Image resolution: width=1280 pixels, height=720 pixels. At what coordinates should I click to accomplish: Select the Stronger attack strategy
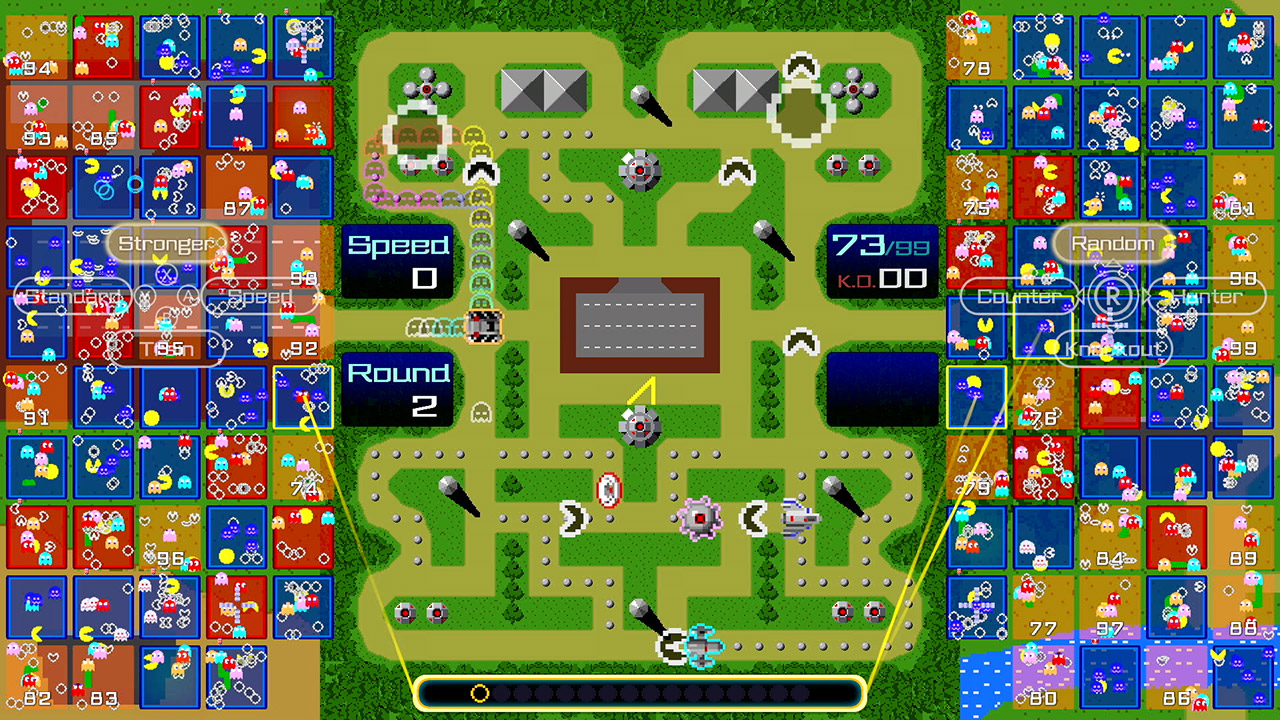point(165,242)
